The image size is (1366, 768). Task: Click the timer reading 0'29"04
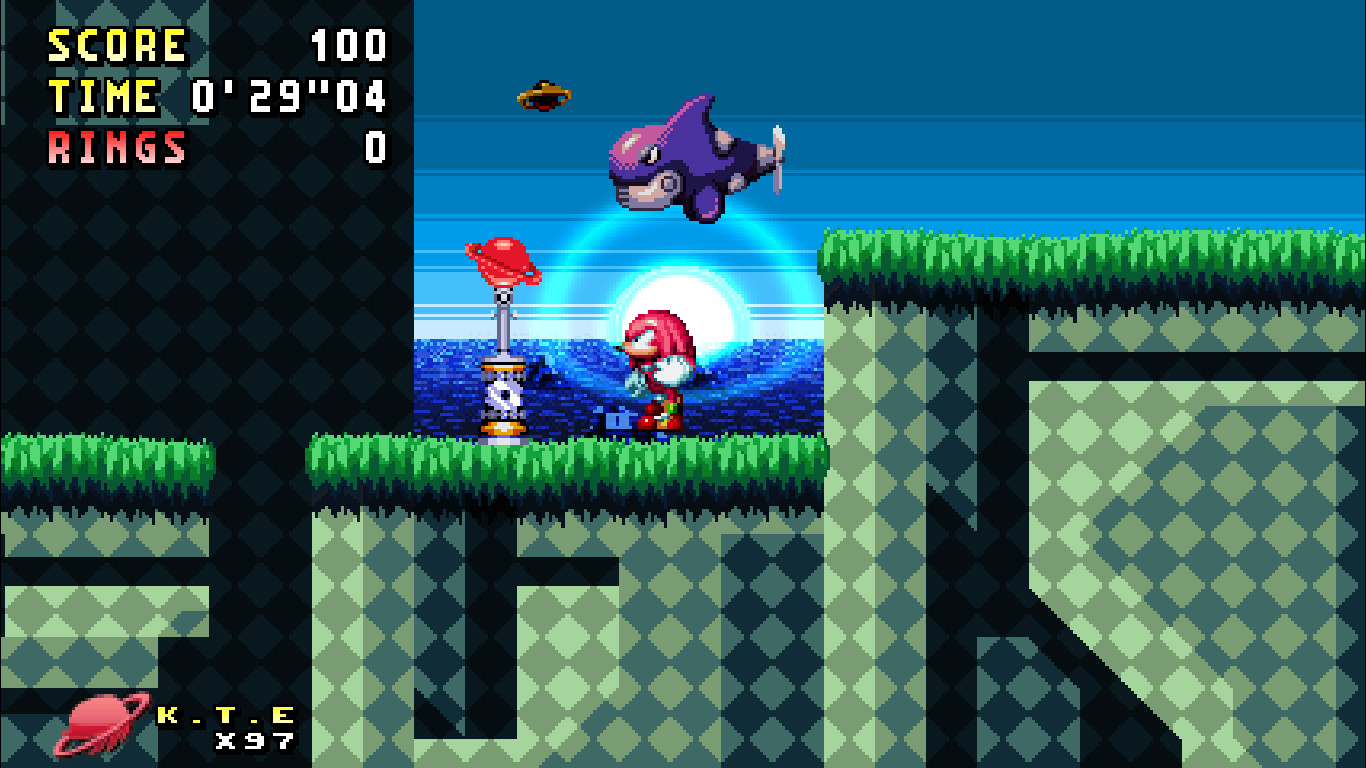click(x=290, y=95)
